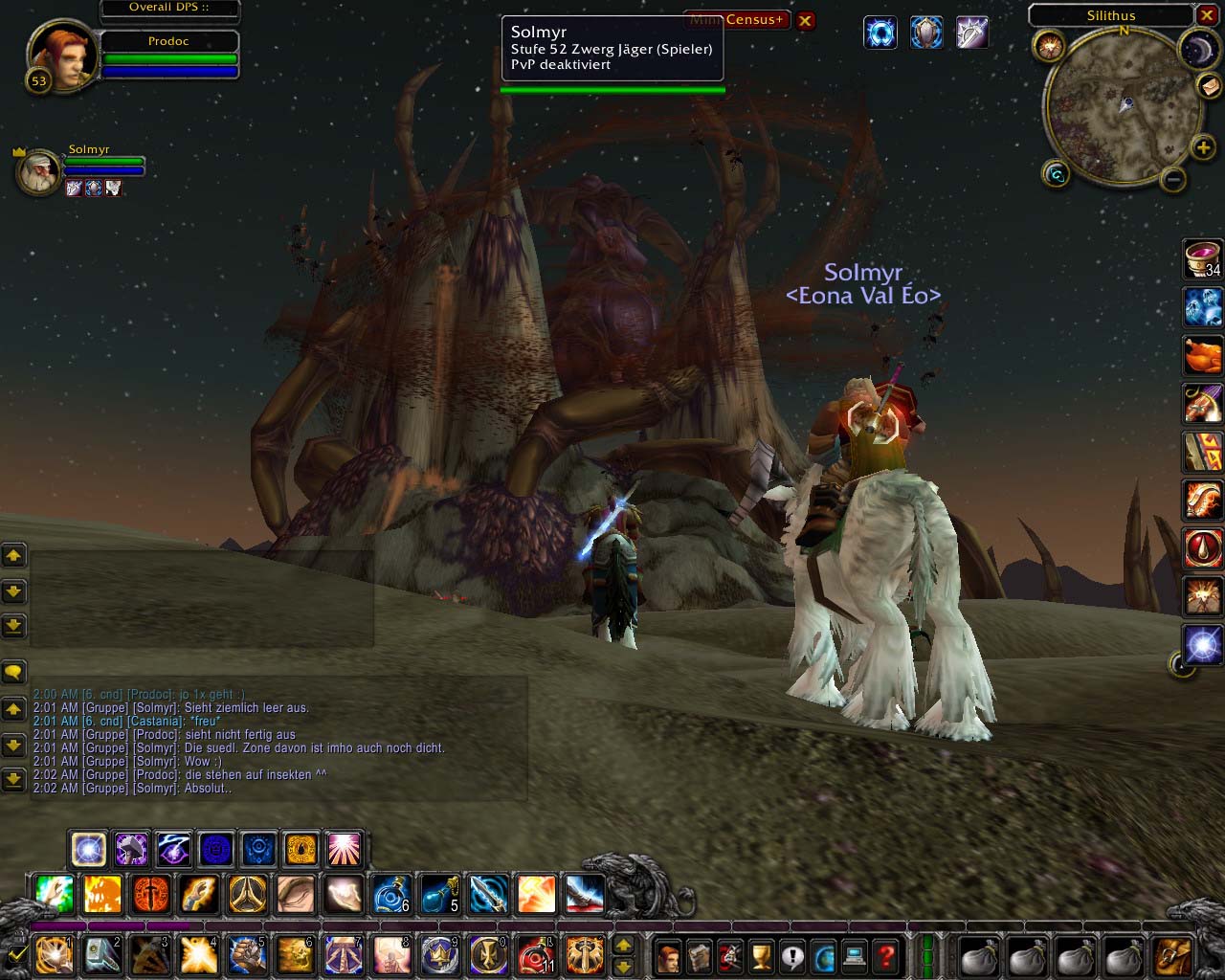The width and height of the screenshot is (1225, 980).
Task: Close the MiniCensus+ window
Action: (806, 20)
